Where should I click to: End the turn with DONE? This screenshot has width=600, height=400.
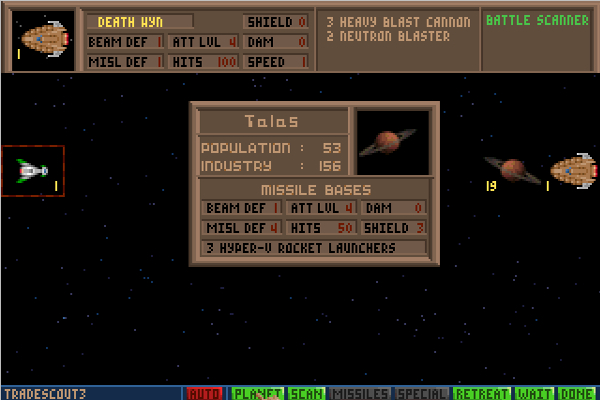pos(578,393)
